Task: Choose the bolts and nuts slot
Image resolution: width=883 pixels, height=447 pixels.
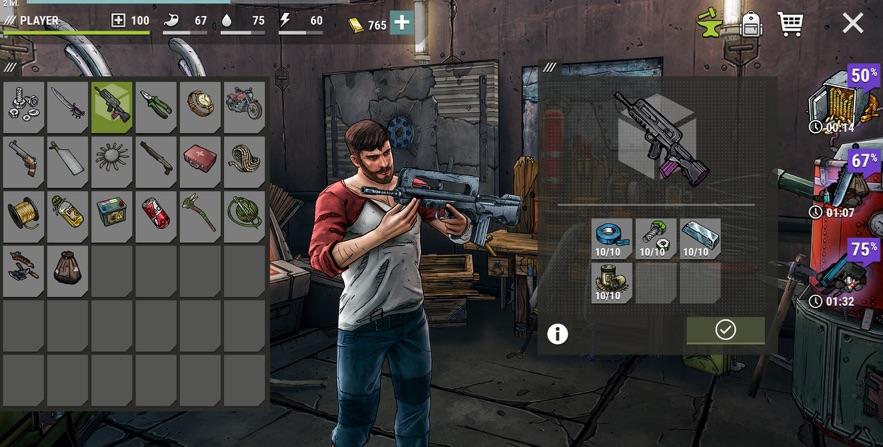Action: point(23,106)
